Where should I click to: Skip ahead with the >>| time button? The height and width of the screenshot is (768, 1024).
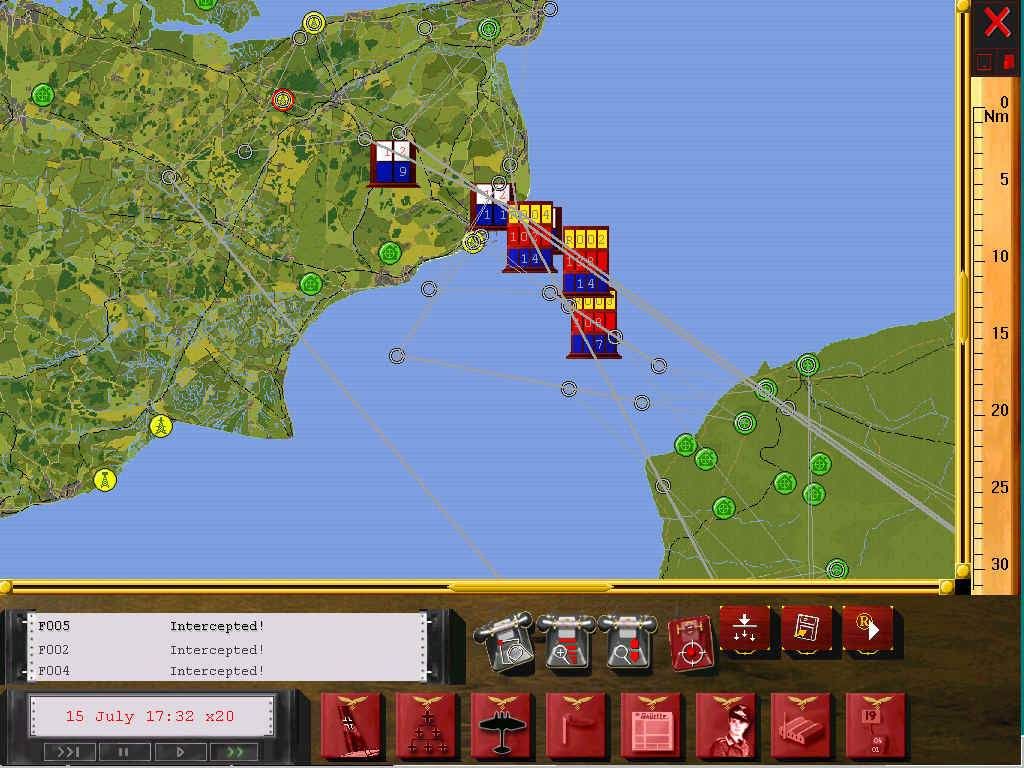[x=69, y=751]
